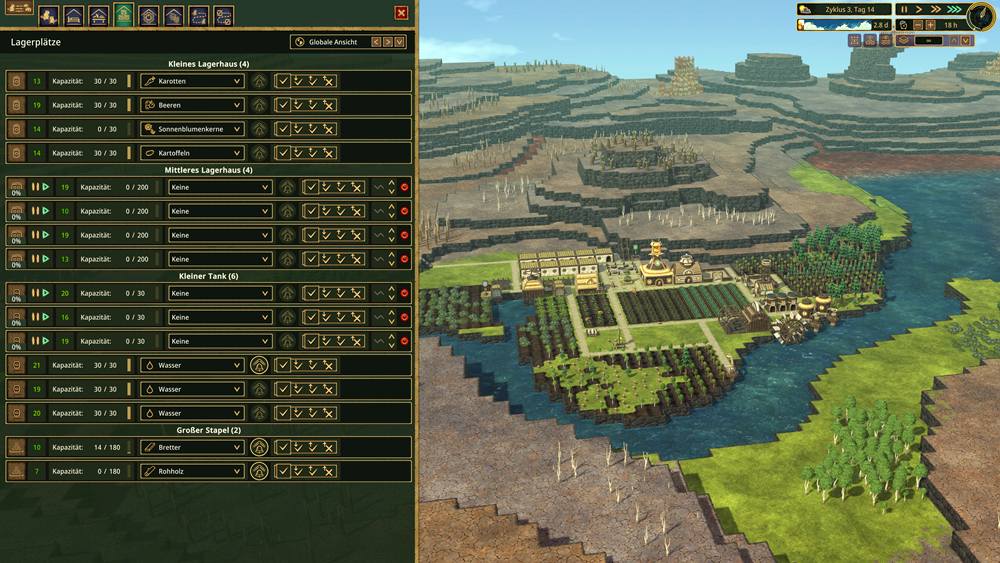Viewport: 1000px width, 563px height.
Task: Switch to the highlighted green storage tab
Action: [x=123, y=15]
